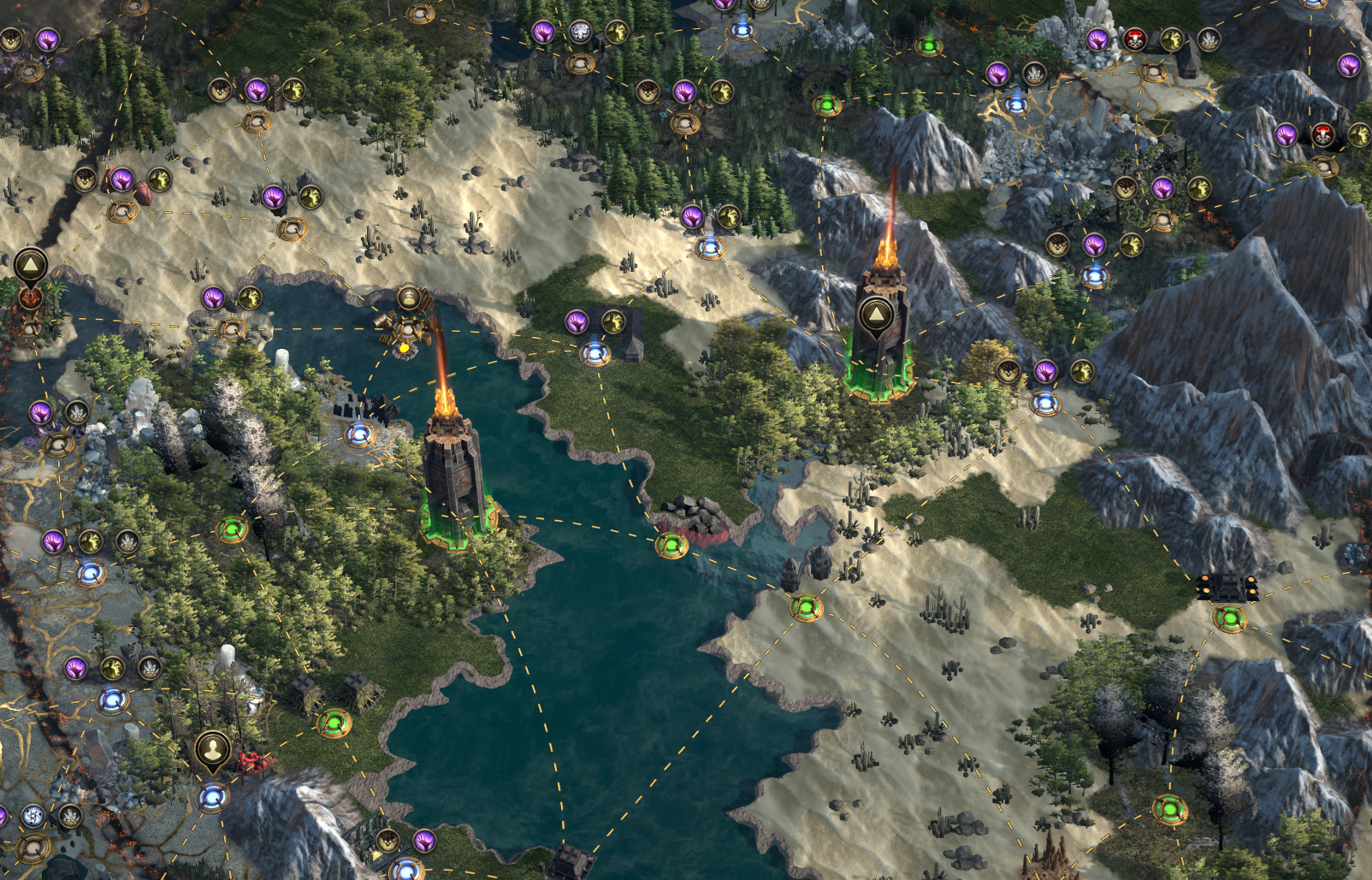Select the blue map node under the player pin
Screen dimensions: 1372x880
211,798
